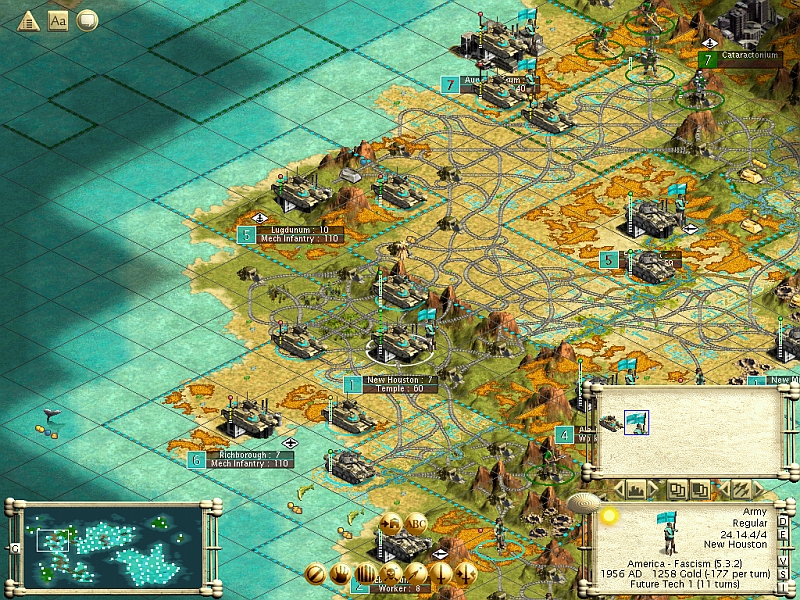Select the arrow-with-sword order button

point(465,575)
